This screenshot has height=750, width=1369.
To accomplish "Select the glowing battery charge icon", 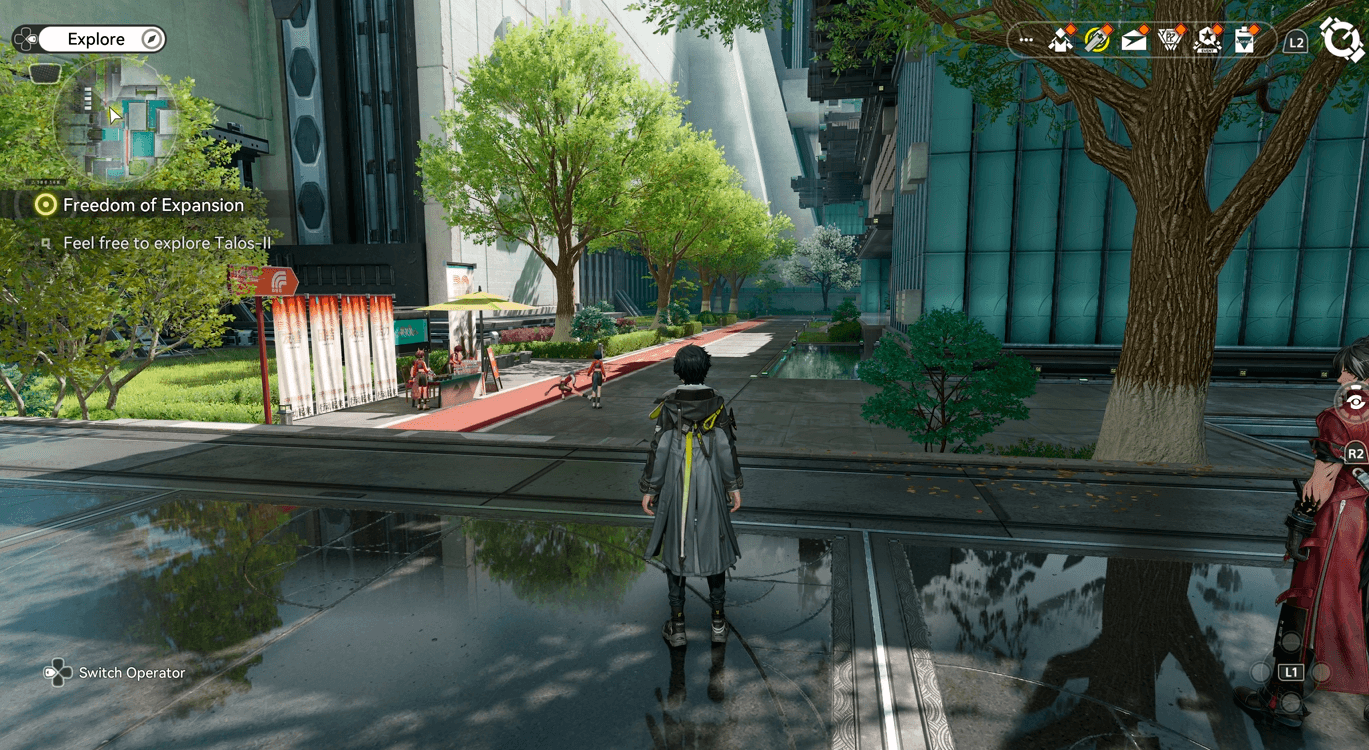I will point(1097,42).
